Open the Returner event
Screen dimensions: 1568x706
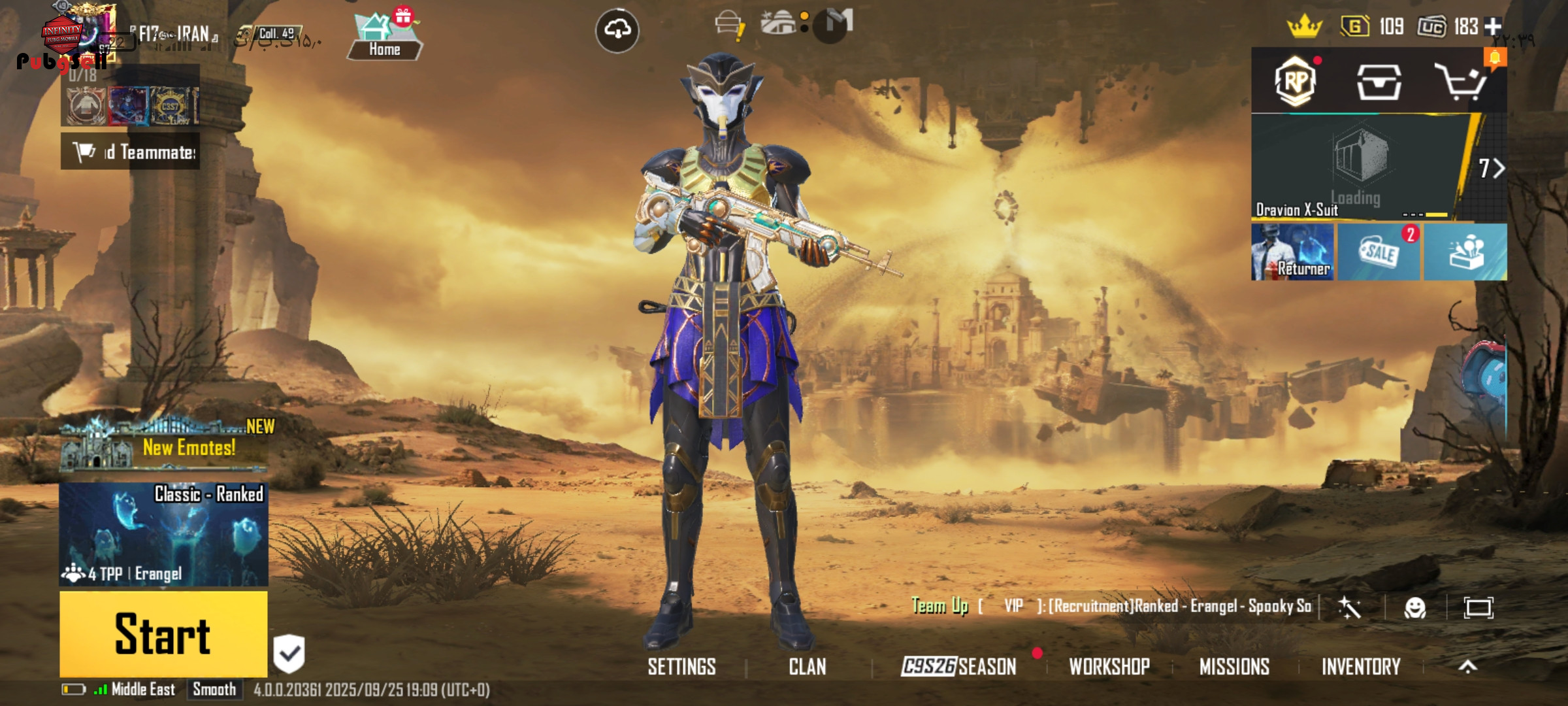pyautogui.click(x=1293, y=252)
